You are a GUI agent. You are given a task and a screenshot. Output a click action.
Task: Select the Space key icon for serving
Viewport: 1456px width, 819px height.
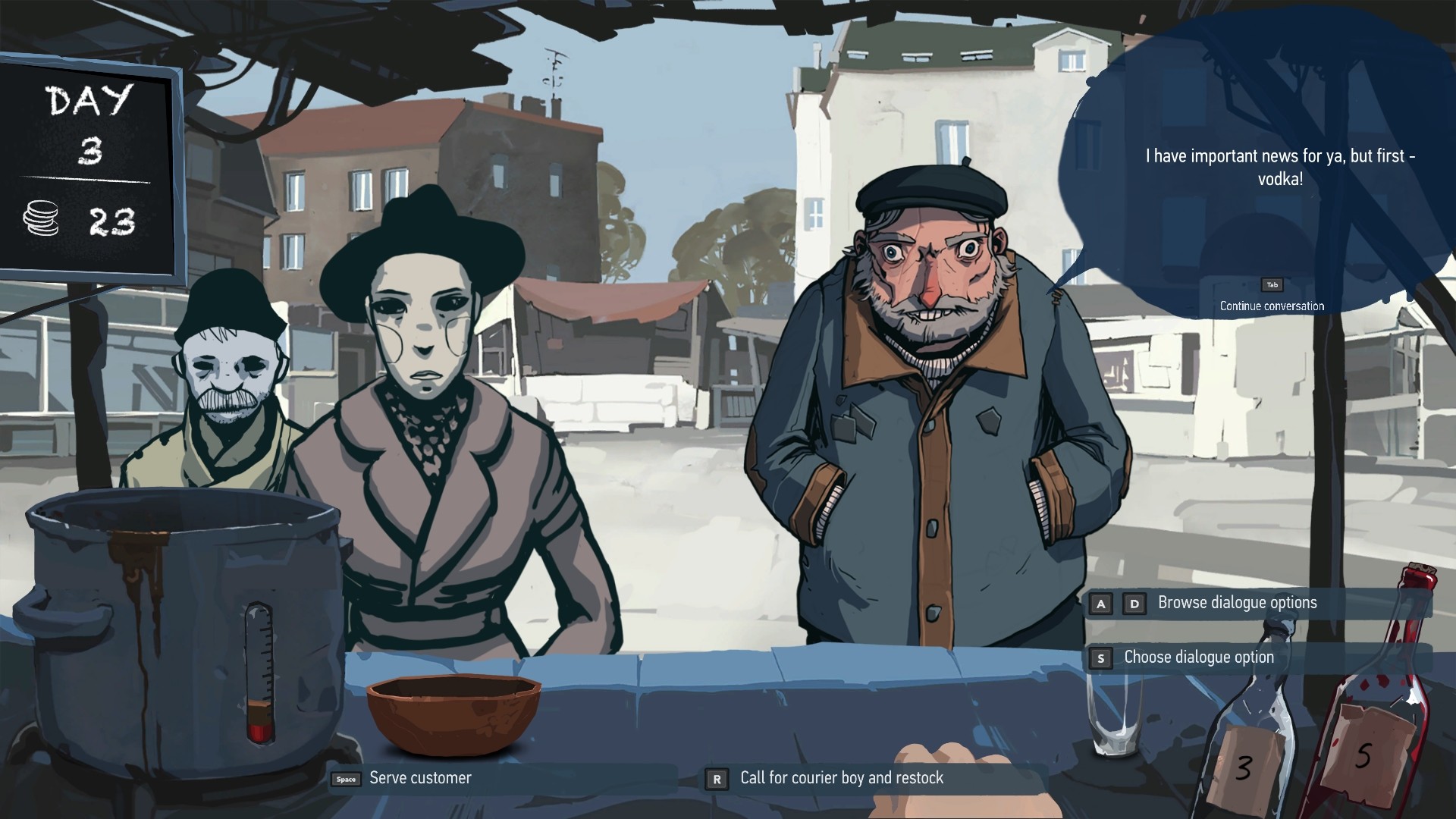point(344,777)
